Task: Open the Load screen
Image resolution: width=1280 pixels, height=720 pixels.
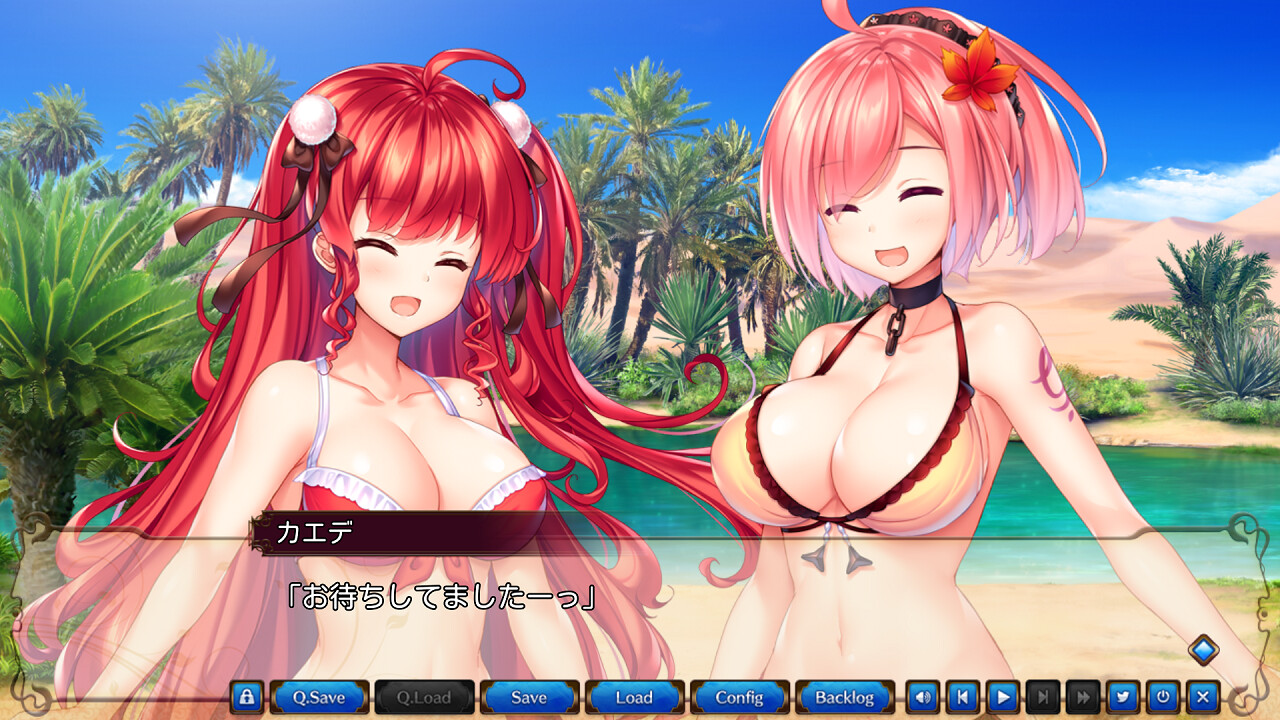Action: coord(633,697)
